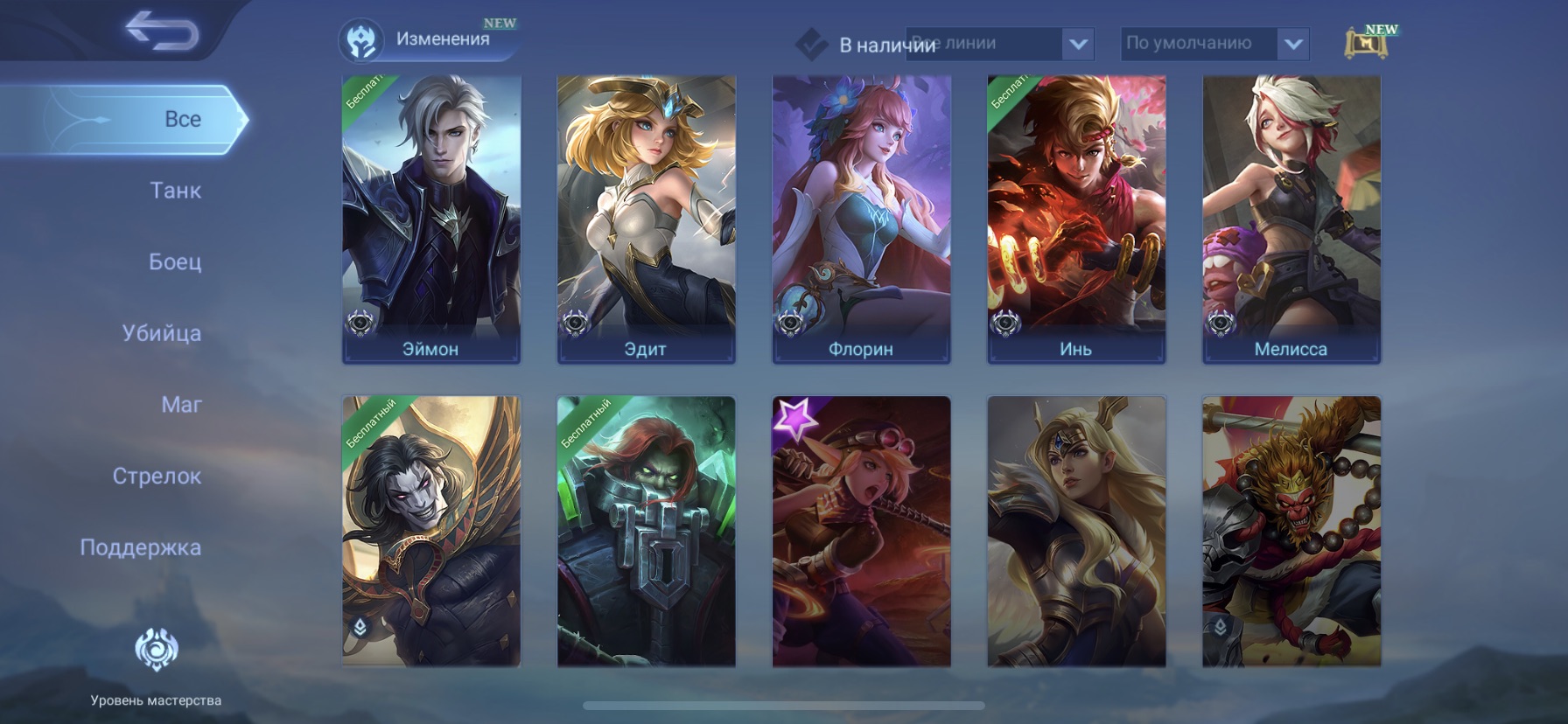
Task: Toggle the В наличии owned checkbox
Action: click(812, 44)
